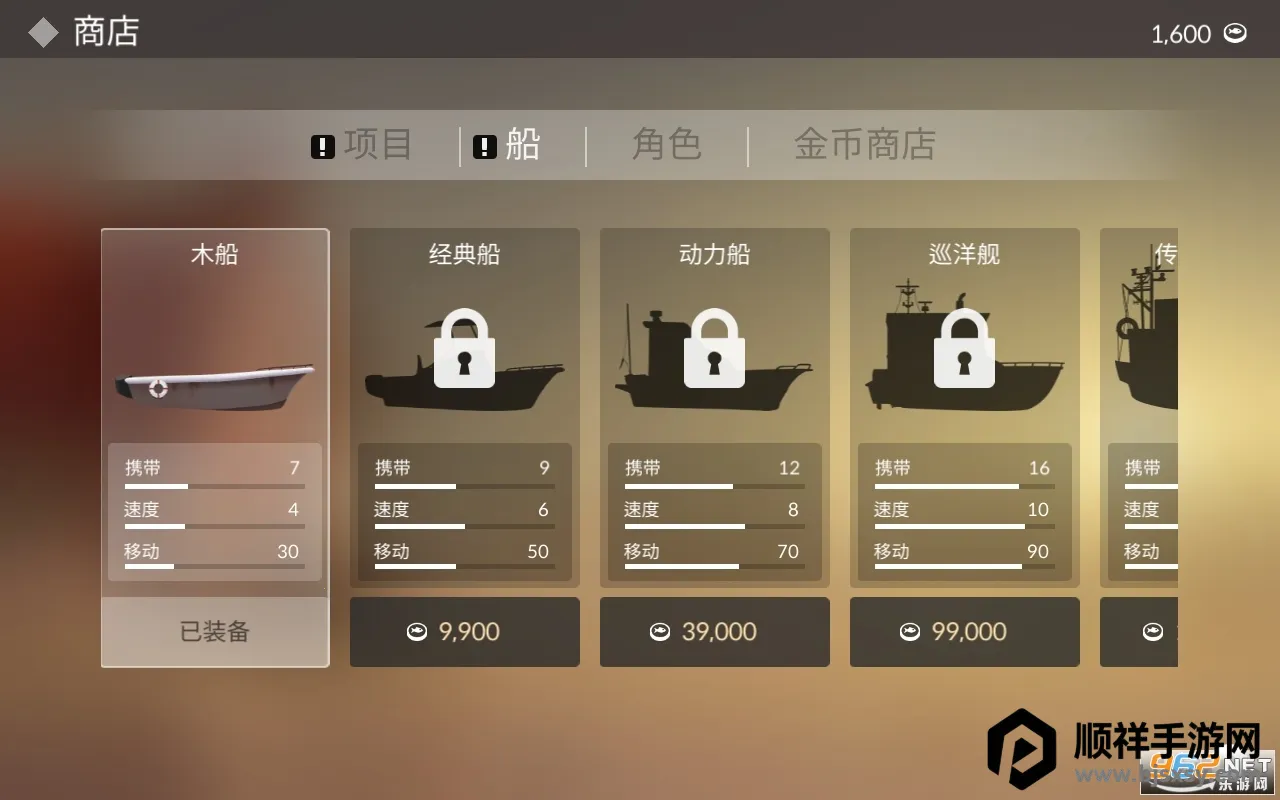Image resolution: width=1280 pixels, height=800 pixels.
Task: Purchase the 动力船 for 39,000 coins
Action: click(714, 632)
